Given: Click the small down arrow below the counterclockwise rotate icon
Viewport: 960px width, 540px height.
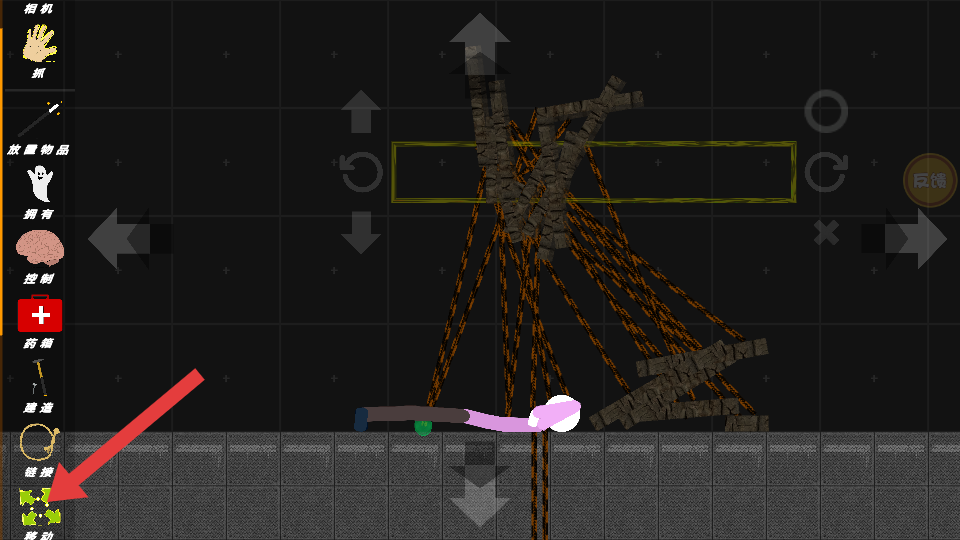Looking at the screenshot, I should tap(361, 233).
